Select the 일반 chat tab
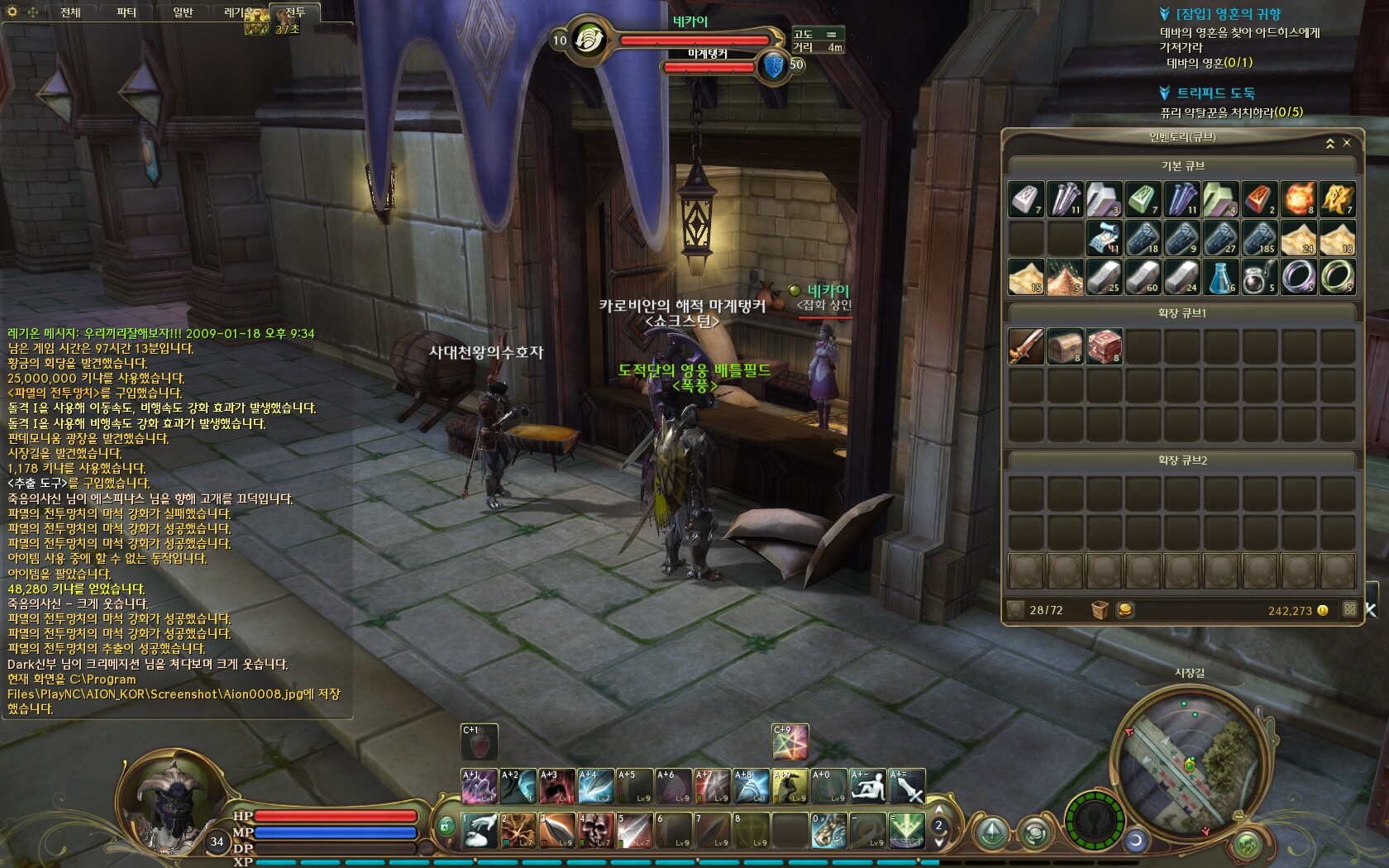 pyautogui.click(x=183, y=12)
